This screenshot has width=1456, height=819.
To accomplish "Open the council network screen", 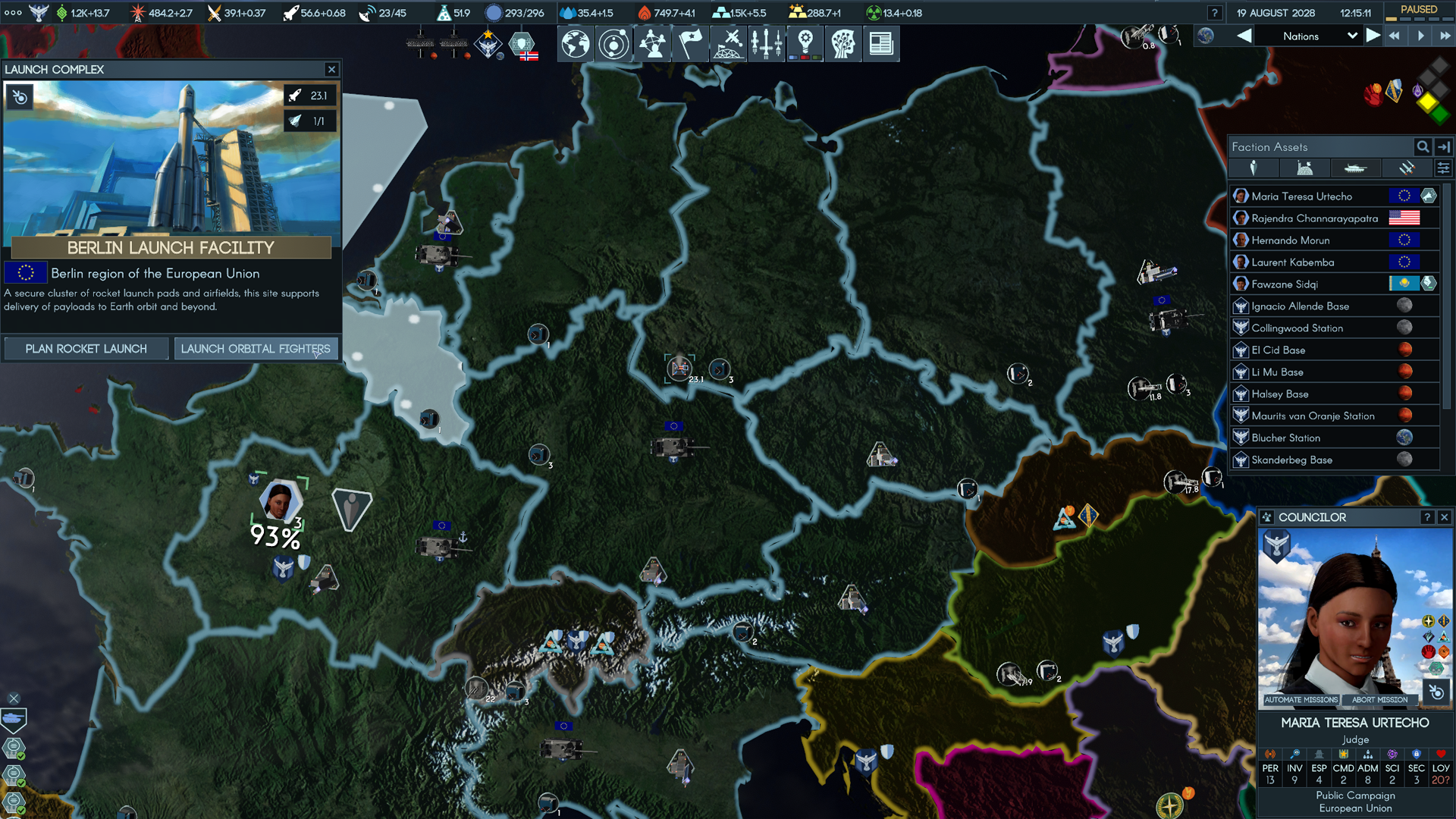I will click(x=652, y=43).
